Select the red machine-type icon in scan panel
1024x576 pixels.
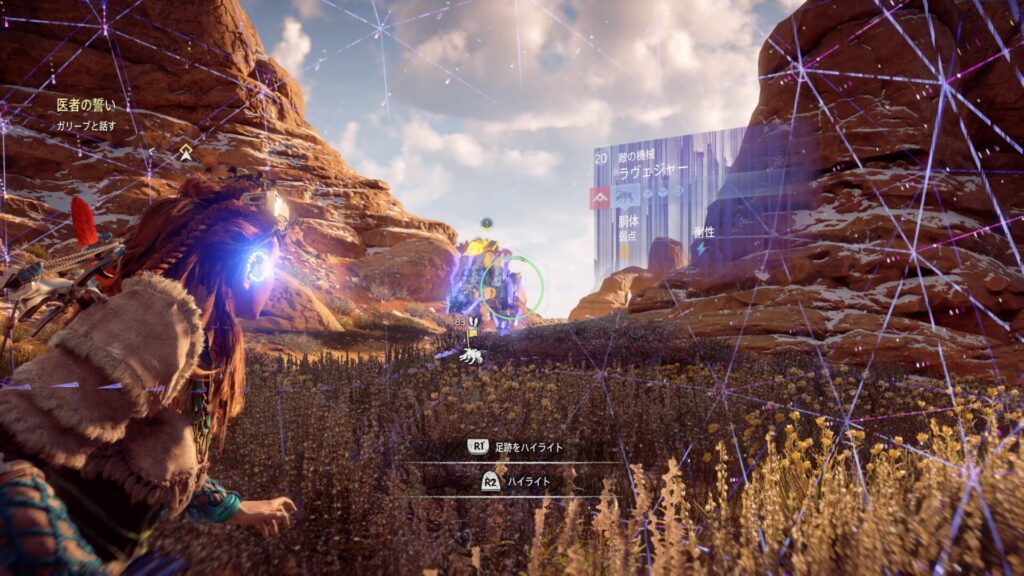(601, 197)
